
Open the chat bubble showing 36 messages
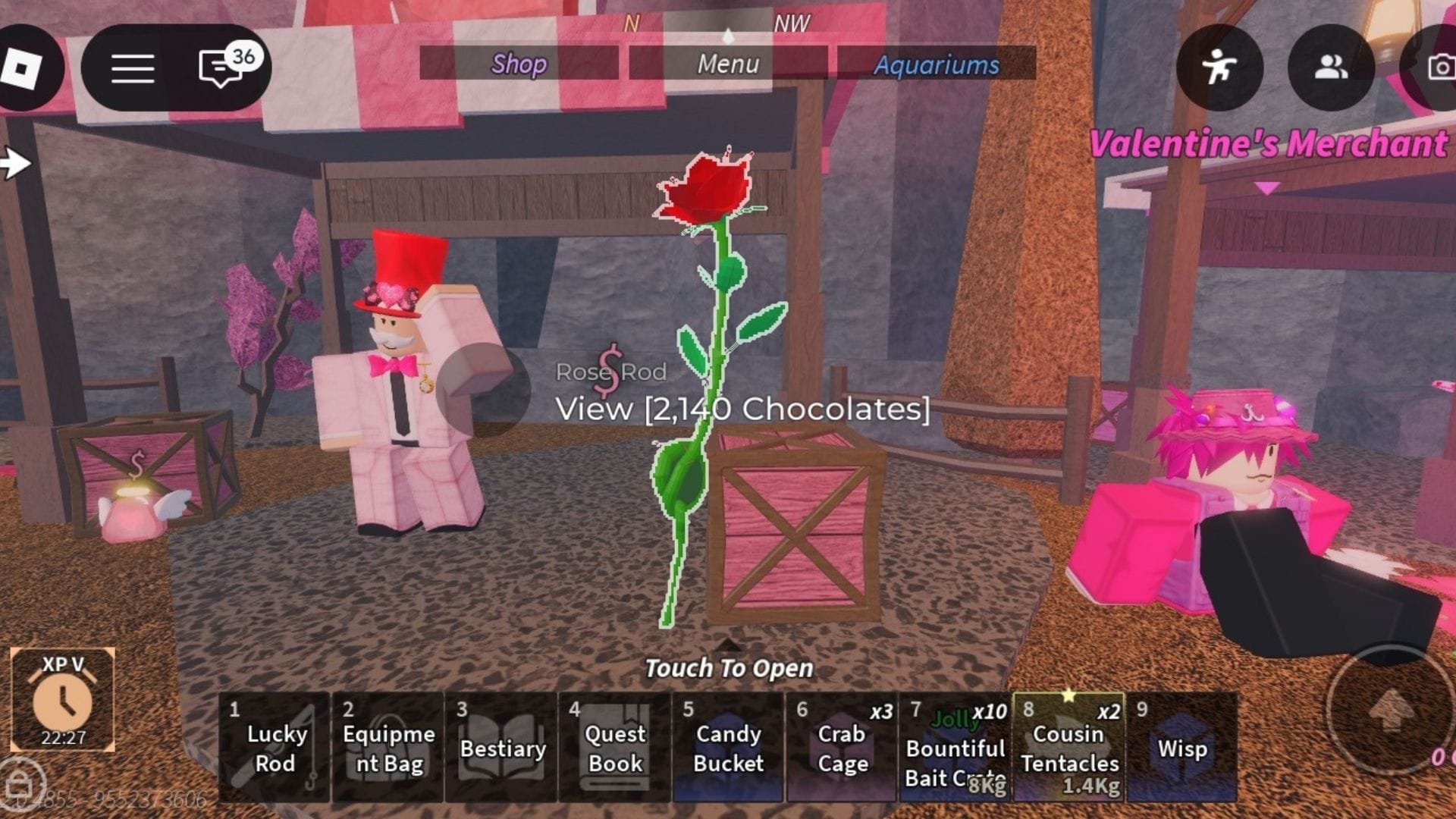point(221,68)
